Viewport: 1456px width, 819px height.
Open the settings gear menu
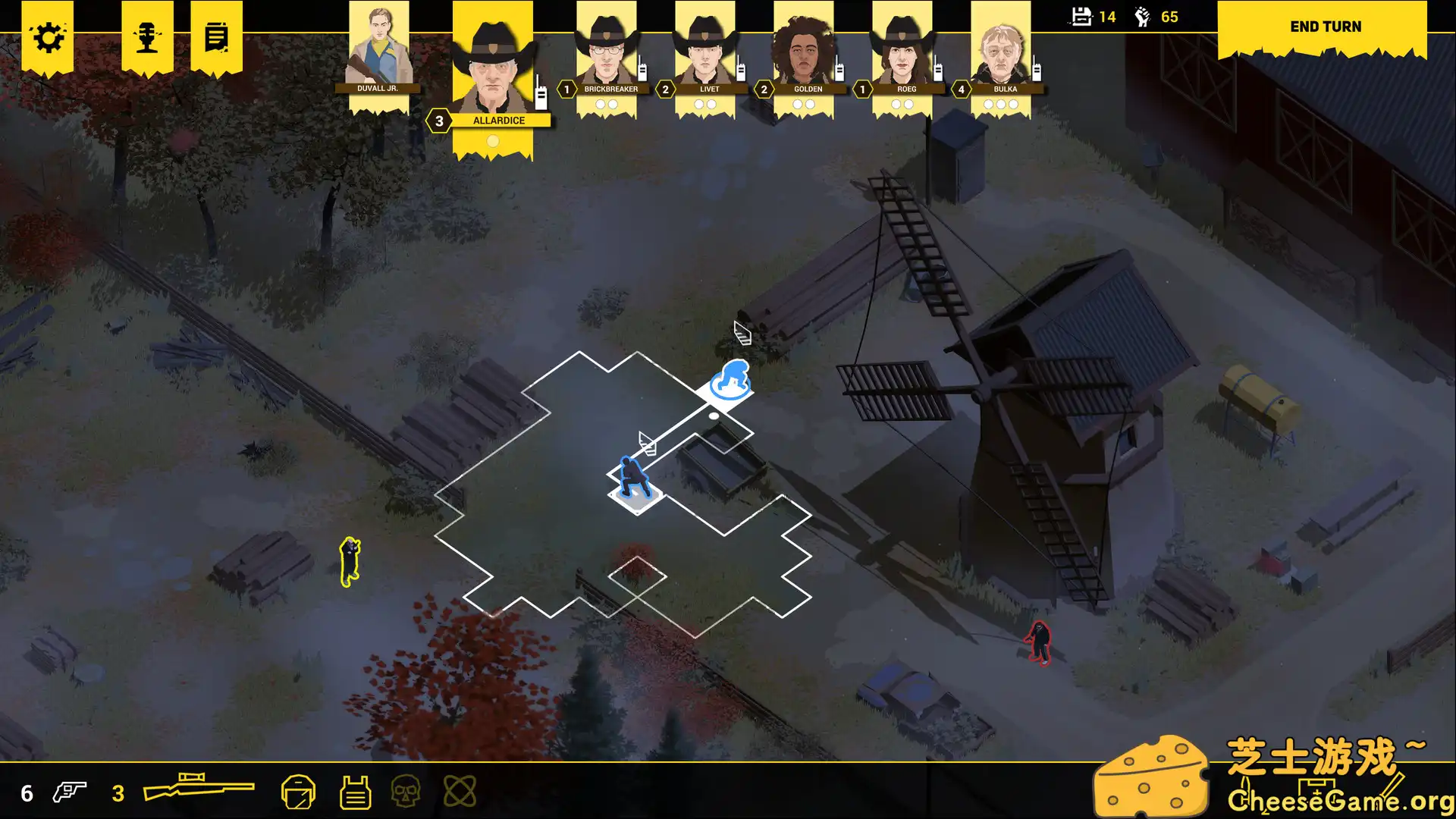[49, 37]
